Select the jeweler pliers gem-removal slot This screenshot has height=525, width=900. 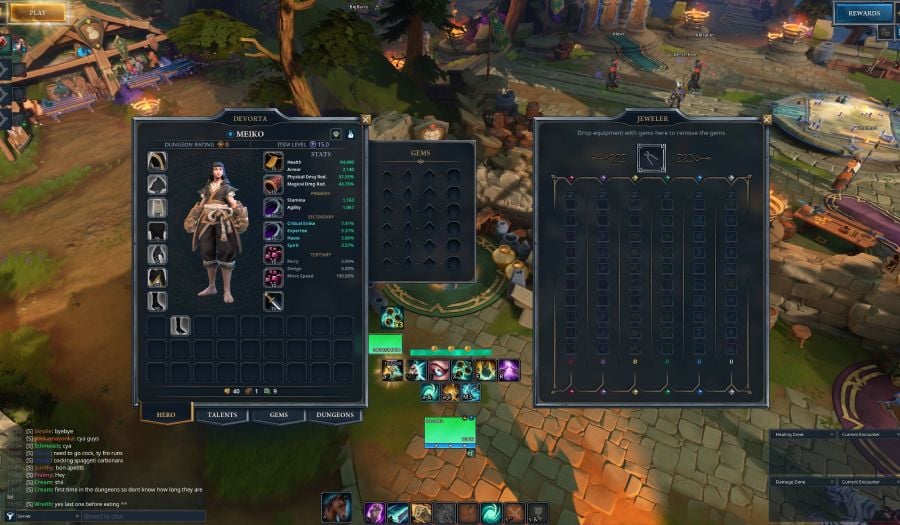tap(651, 158)
